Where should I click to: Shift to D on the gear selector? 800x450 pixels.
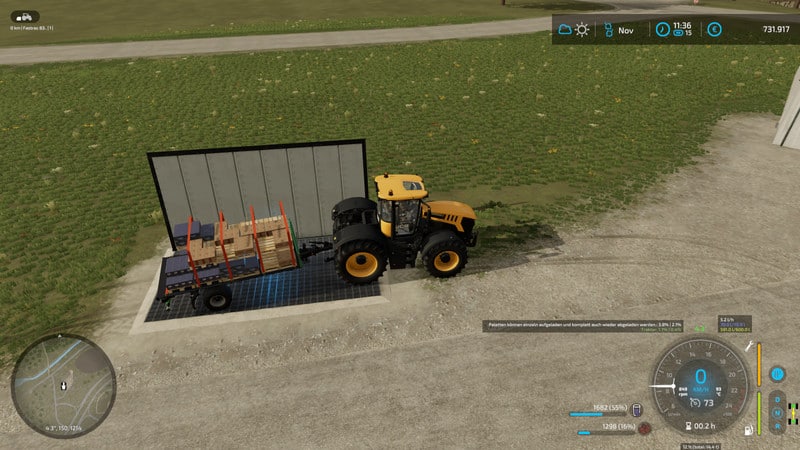pos(777,399)
